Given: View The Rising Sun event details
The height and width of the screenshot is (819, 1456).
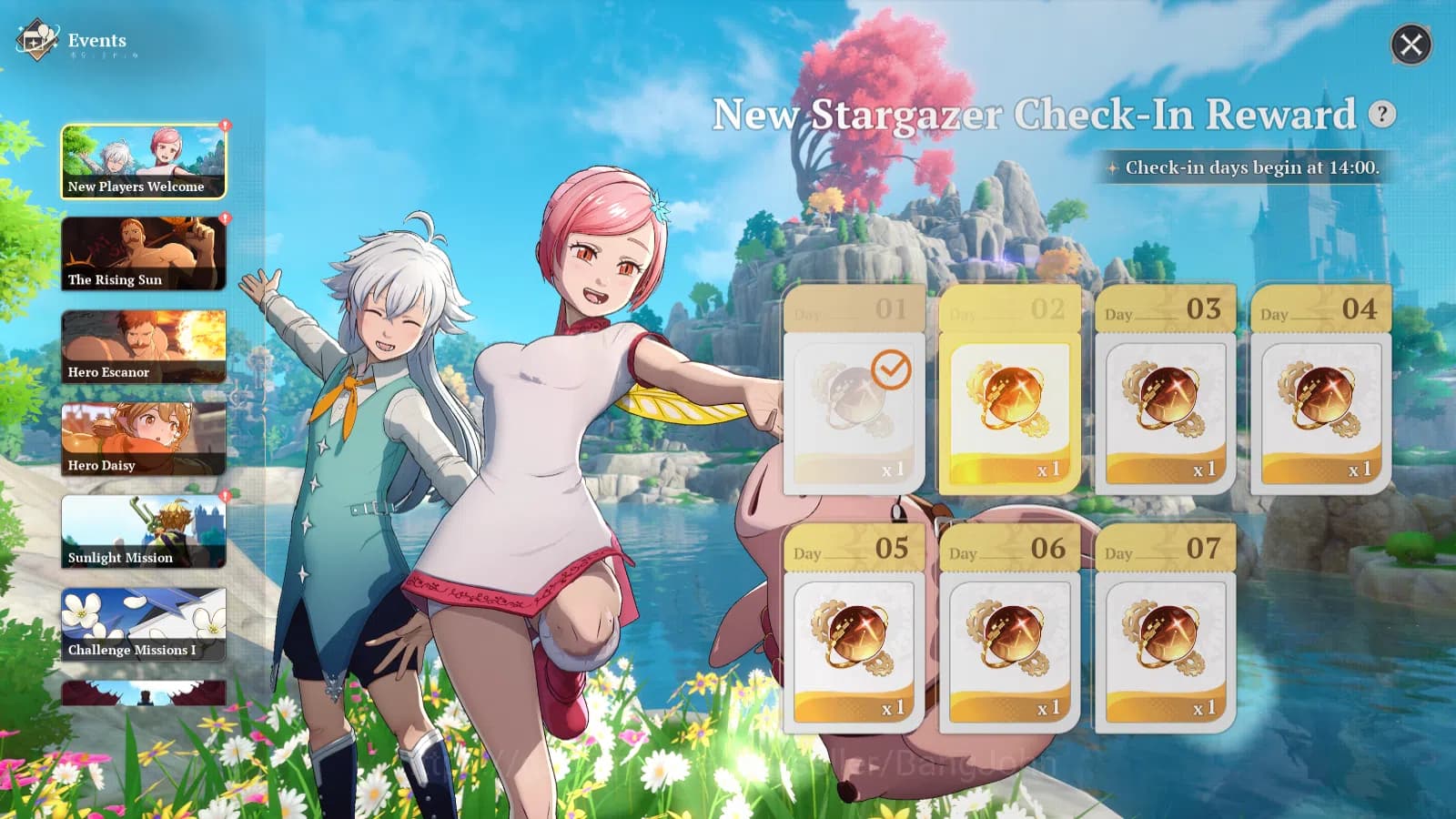Looking at the screenshot, I should (x=143, y=253).
